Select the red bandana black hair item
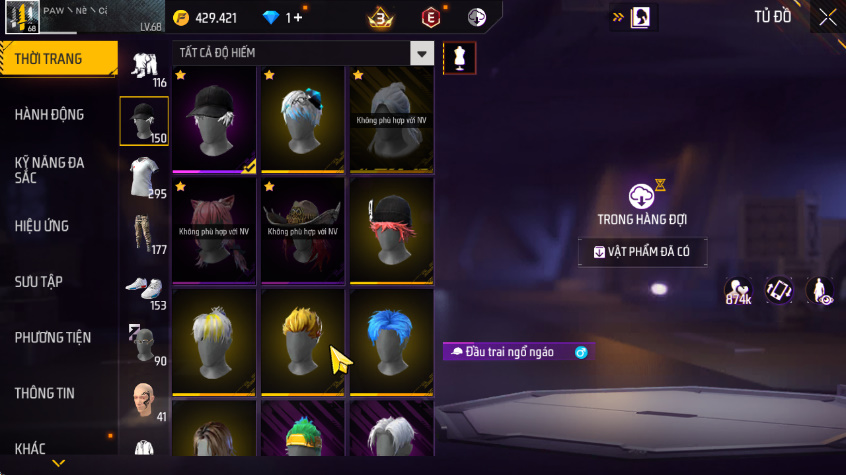 [391, 229]
